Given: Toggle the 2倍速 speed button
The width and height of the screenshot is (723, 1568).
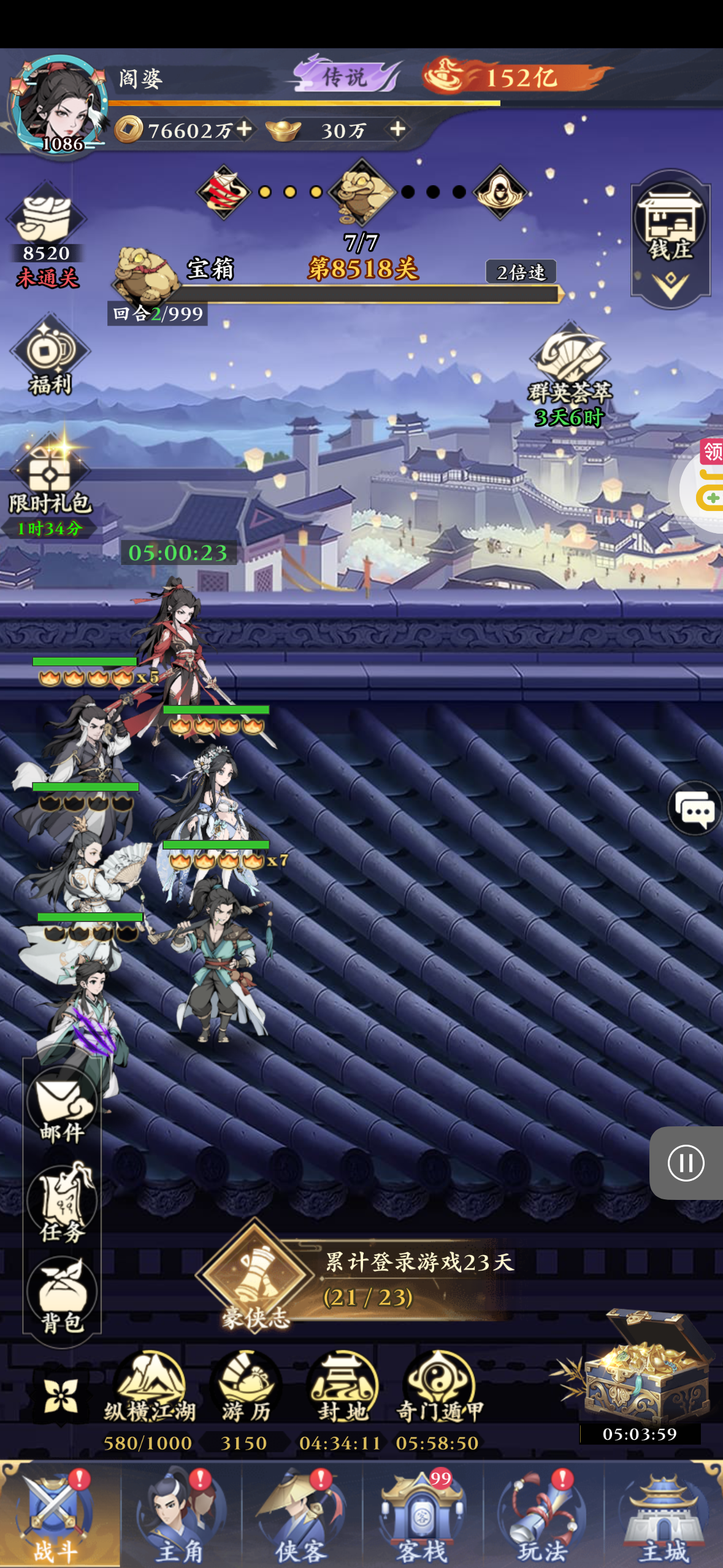Looking at the screenshot, I should (x=521, y=272).
